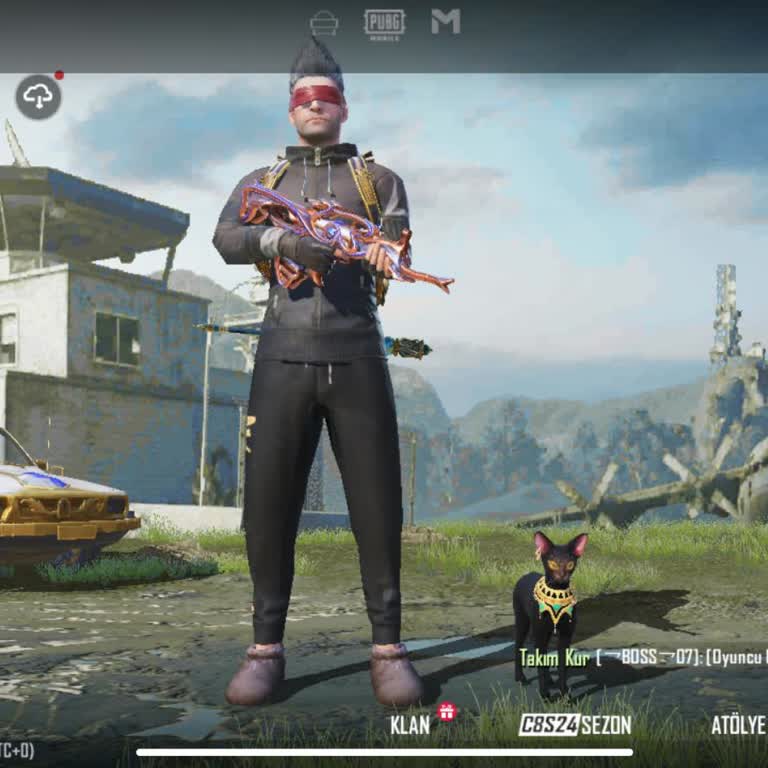Select the PUBG Mobile logo tab
The height and width of the screenshot is (768, 768).
pos(384,23)
